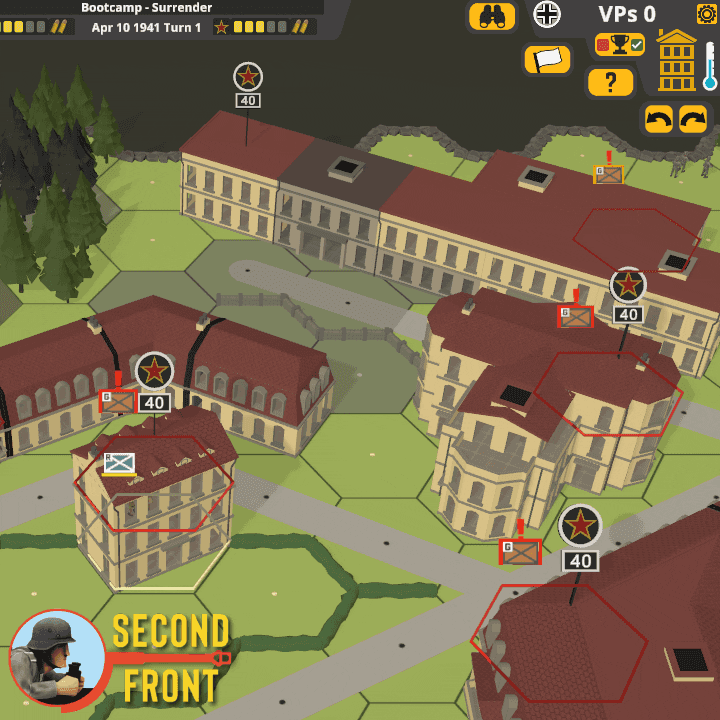Select the Soviet unit with the white flag marker
The image size is (720, 720).
coord(119,463)
